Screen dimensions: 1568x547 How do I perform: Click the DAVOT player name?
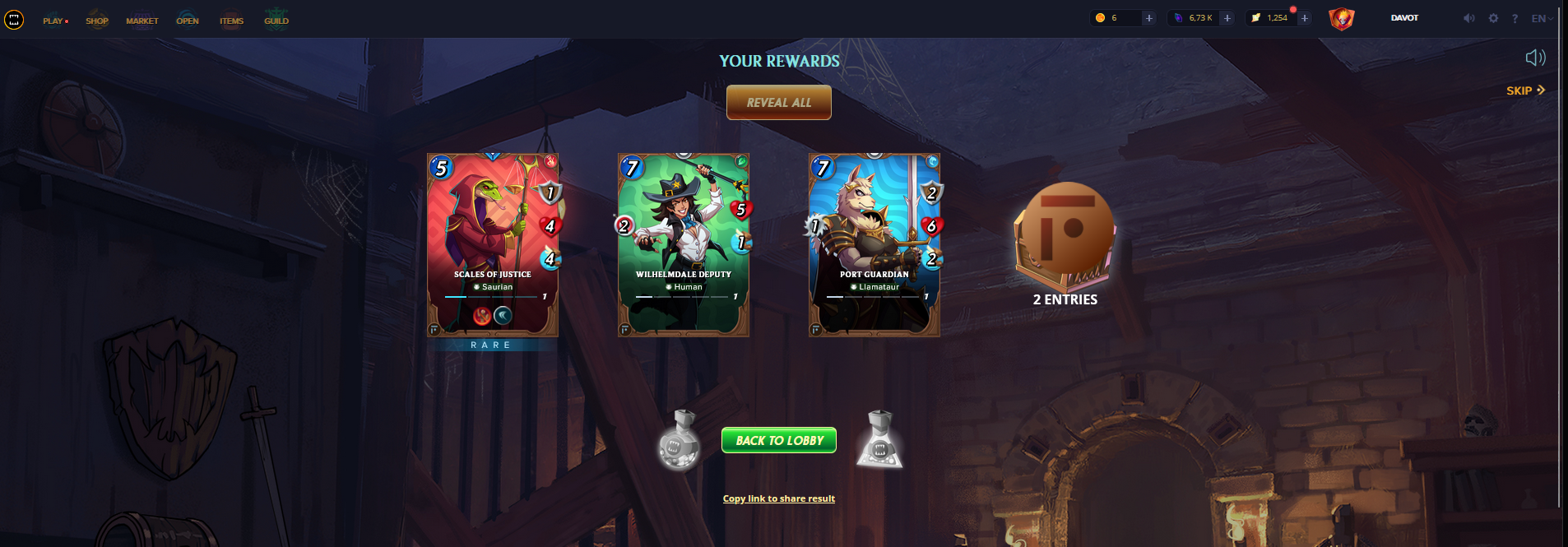click(1404, 18)
